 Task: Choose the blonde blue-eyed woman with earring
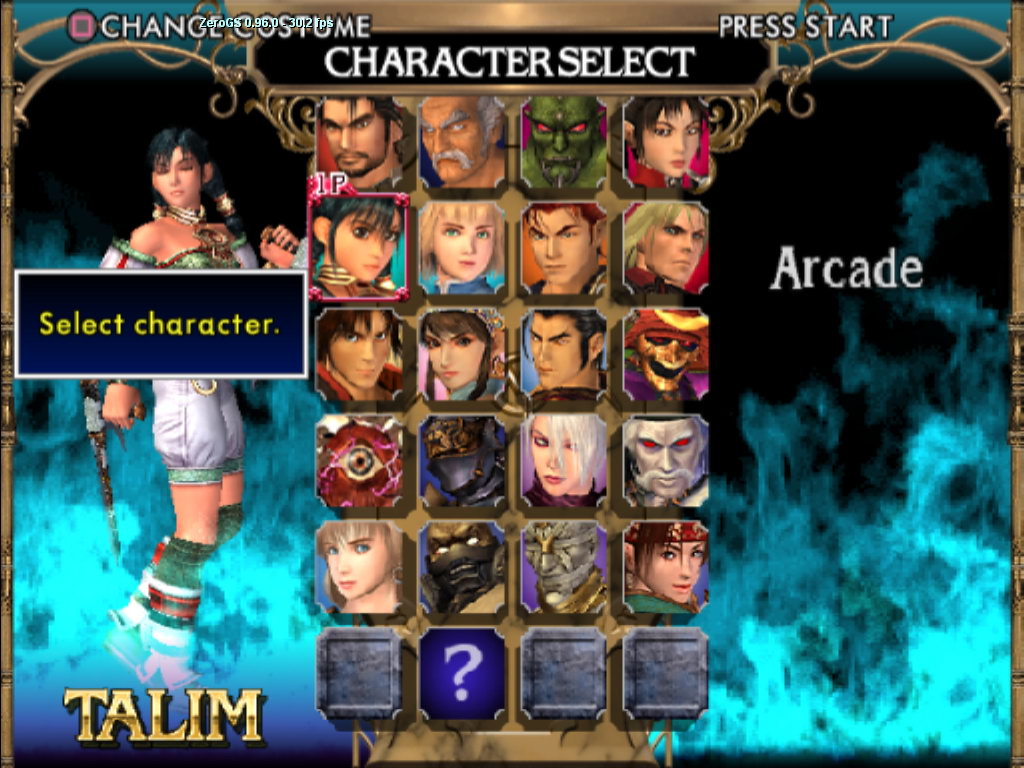point(360,567)
